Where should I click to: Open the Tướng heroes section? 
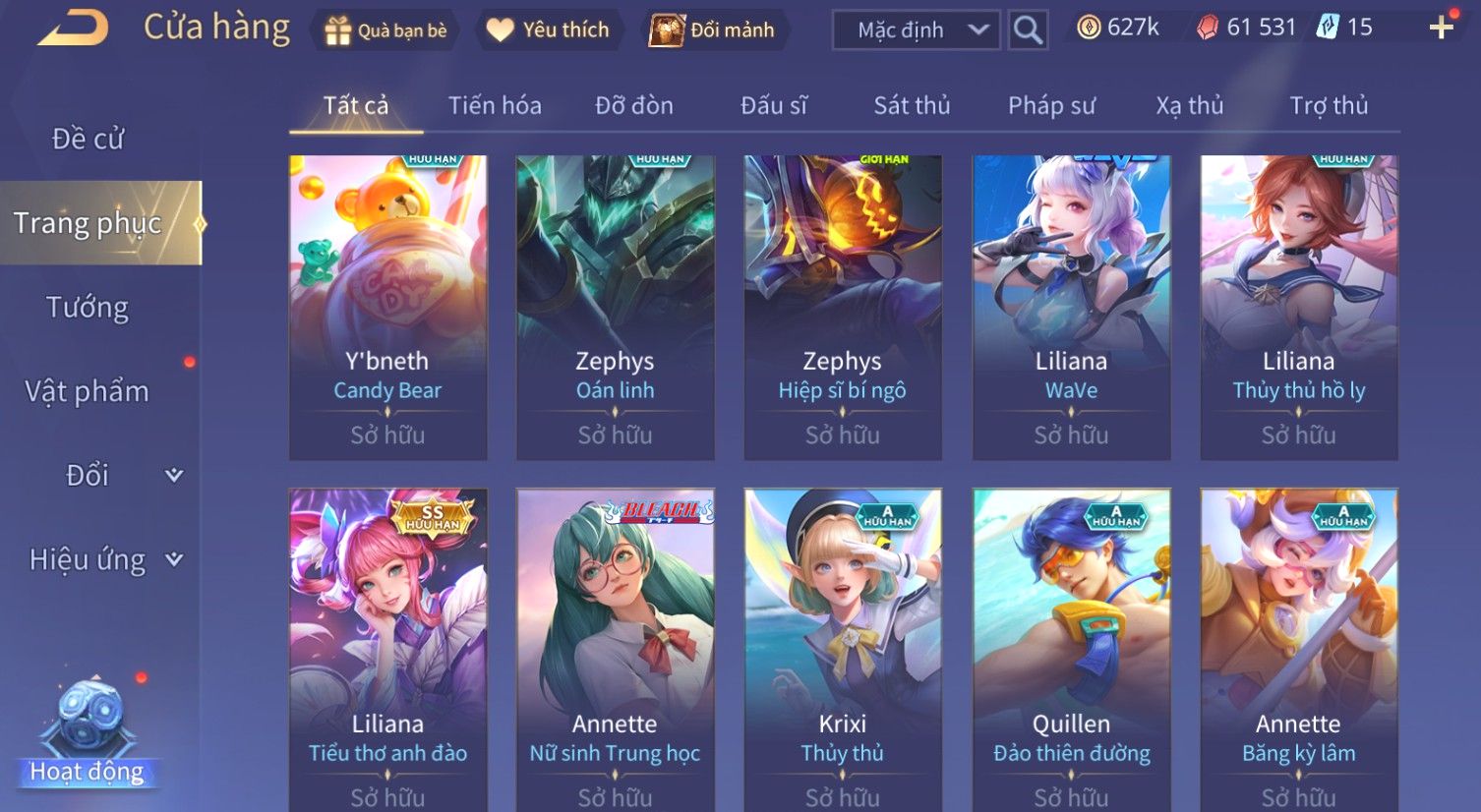point(88,308)
